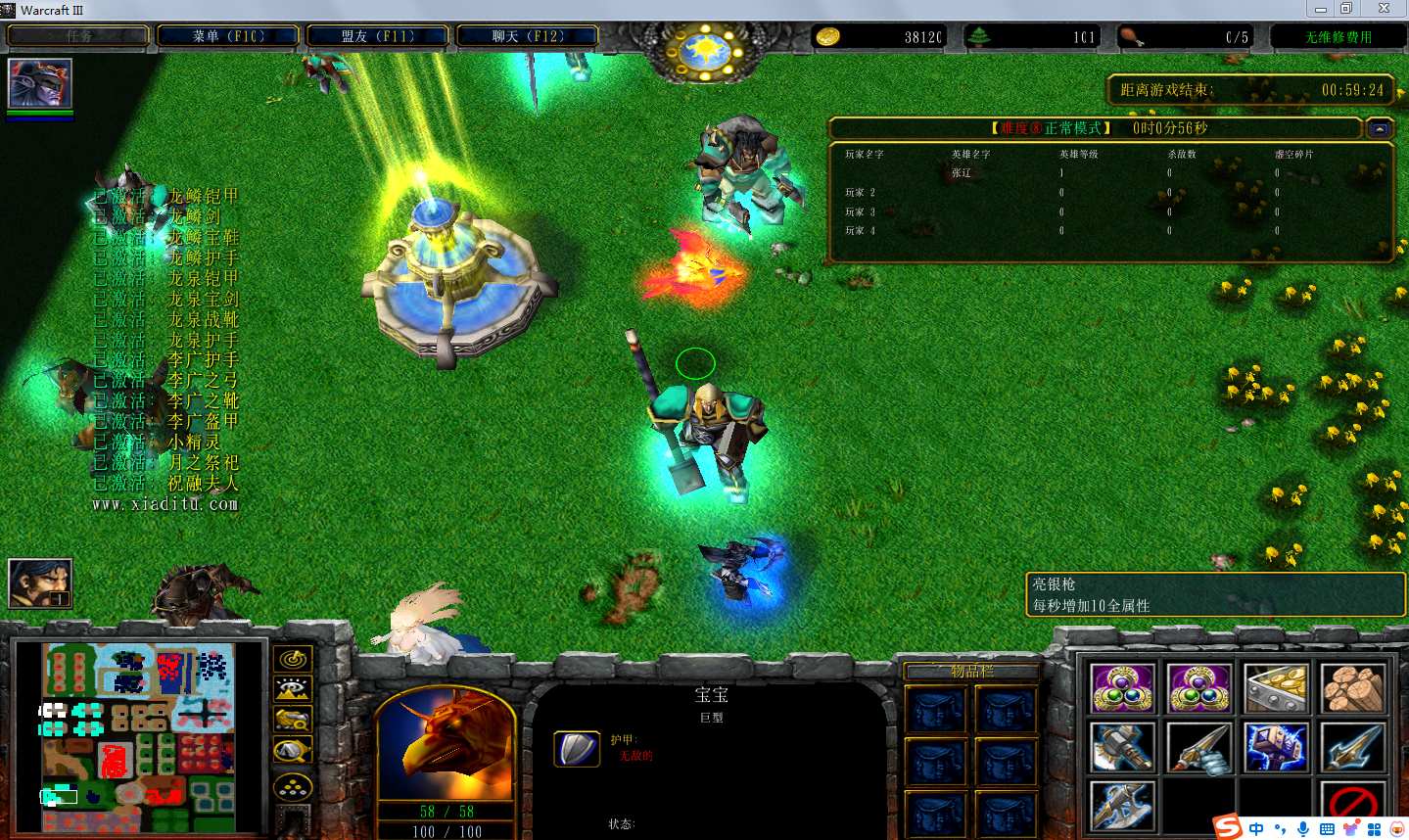Click the red cancel command icon
The image size is (1409, 840).
click(1353, 805)
